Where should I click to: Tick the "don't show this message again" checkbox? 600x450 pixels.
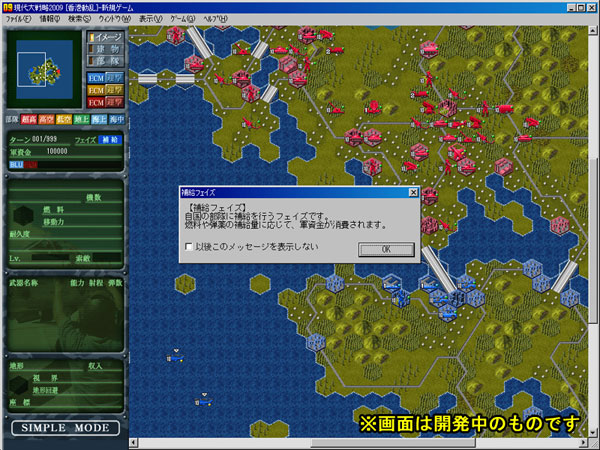point(189,246)
